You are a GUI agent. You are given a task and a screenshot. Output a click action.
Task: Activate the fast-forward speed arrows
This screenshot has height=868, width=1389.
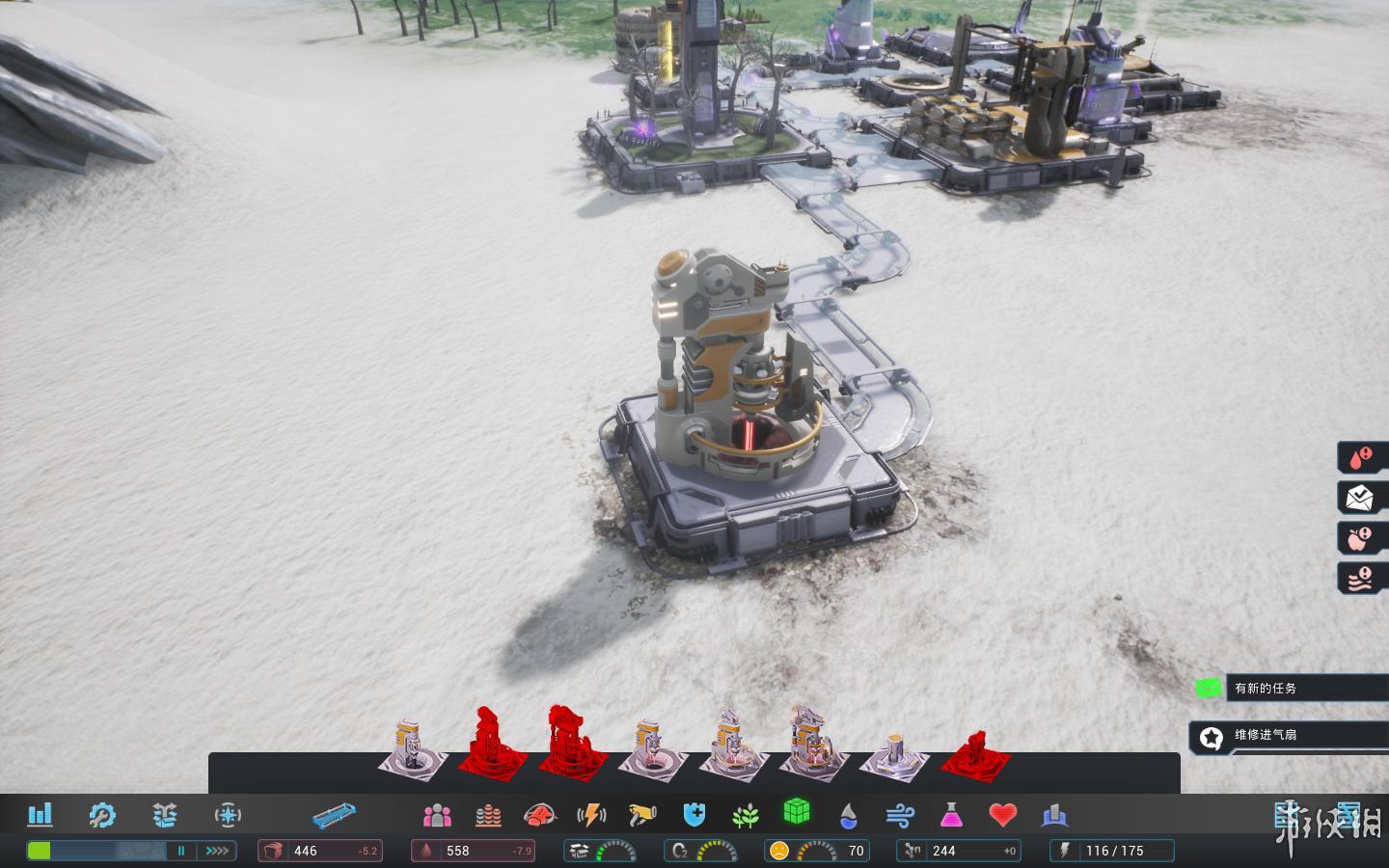217,851
